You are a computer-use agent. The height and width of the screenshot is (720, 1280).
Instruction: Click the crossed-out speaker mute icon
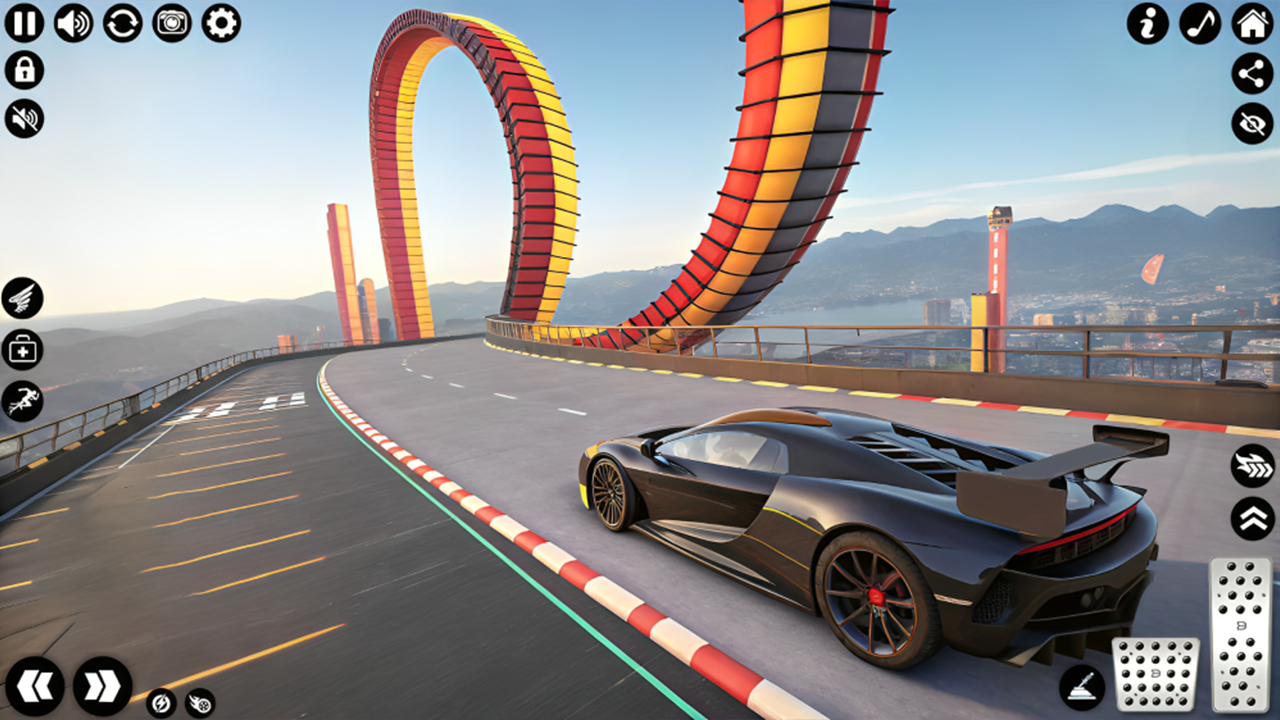coord(24,118)
